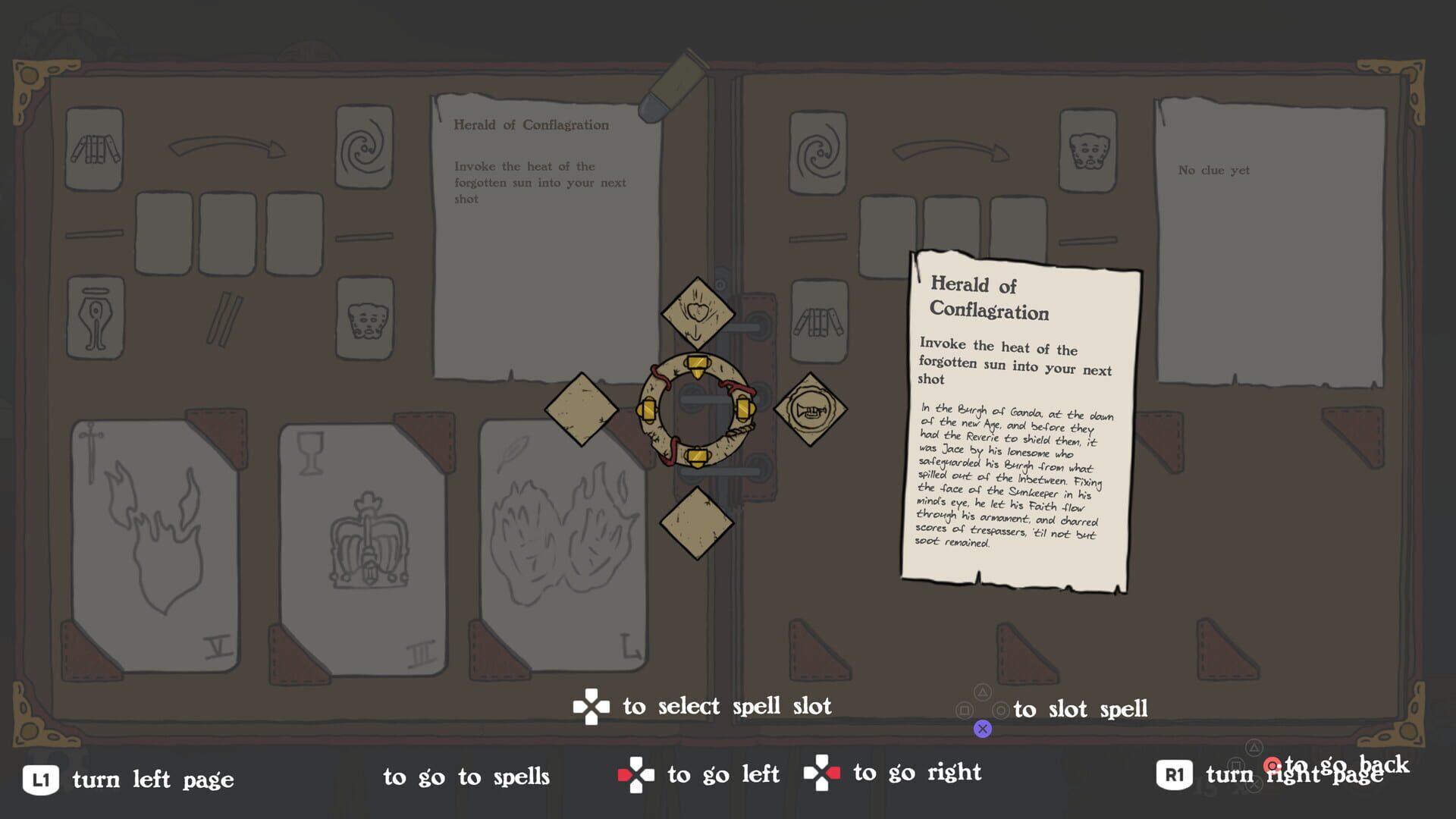Image resolution: width=1456 pixels, height=819 pixels.
Task: Click the stone face icon on right page
Action: 1087,149
